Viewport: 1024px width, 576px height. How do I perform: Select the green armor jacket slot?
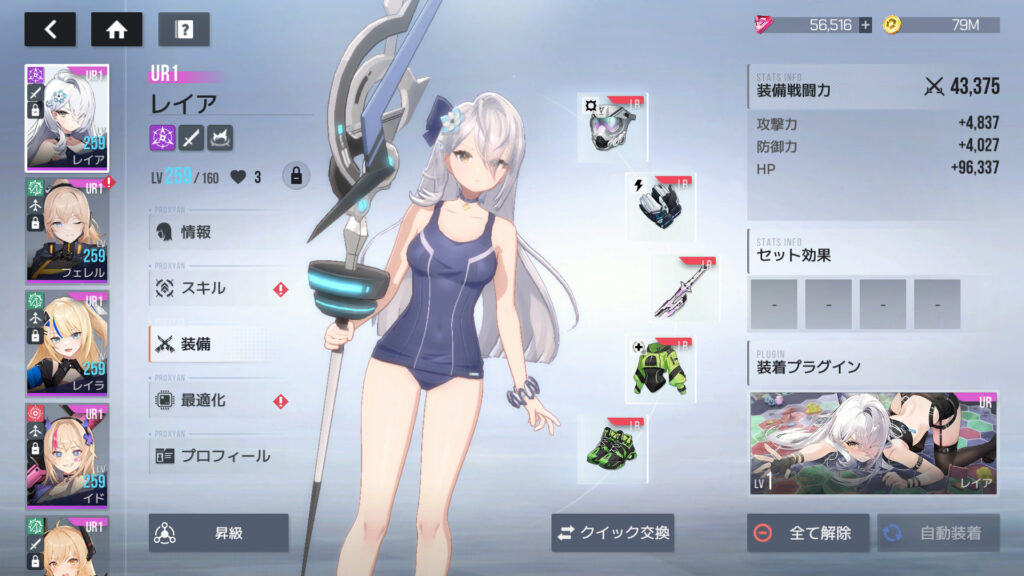pos(660,369)
